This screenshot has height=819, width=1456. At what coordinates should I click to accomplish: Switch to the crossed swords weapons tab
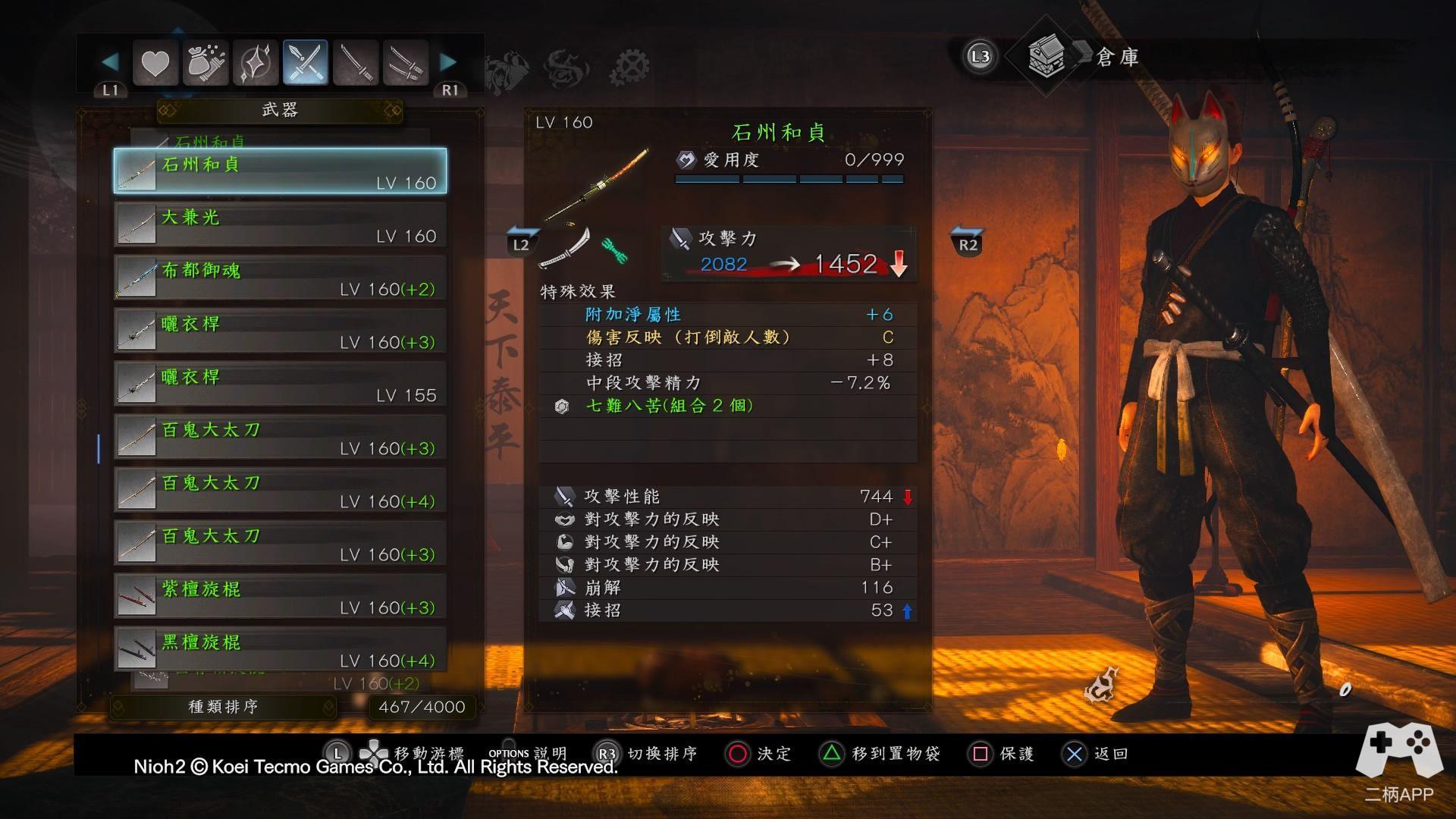(305, 63)
